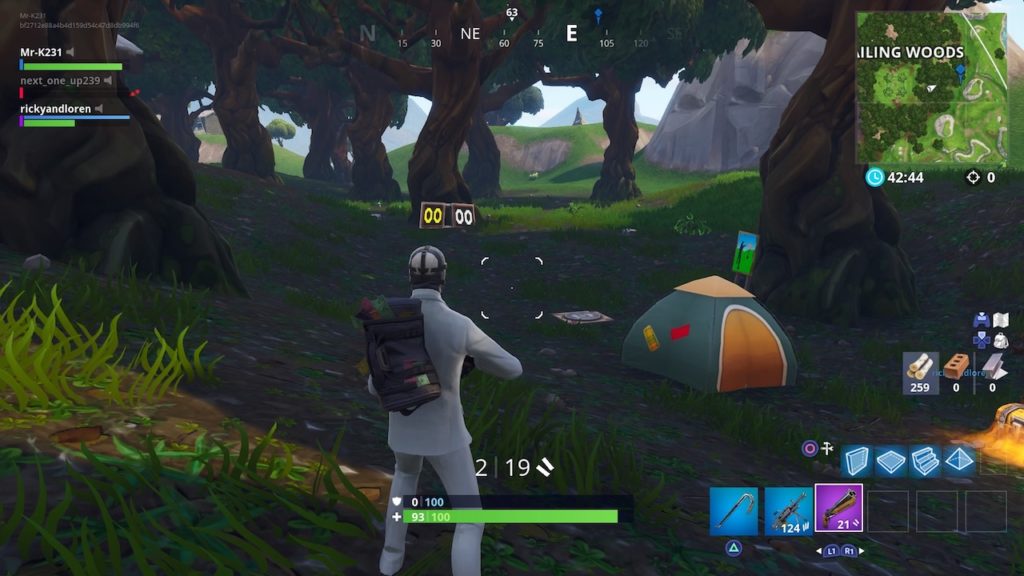Select the pickaxe slot
Viewport: 1024px width, 576px height.
[734, 510]
